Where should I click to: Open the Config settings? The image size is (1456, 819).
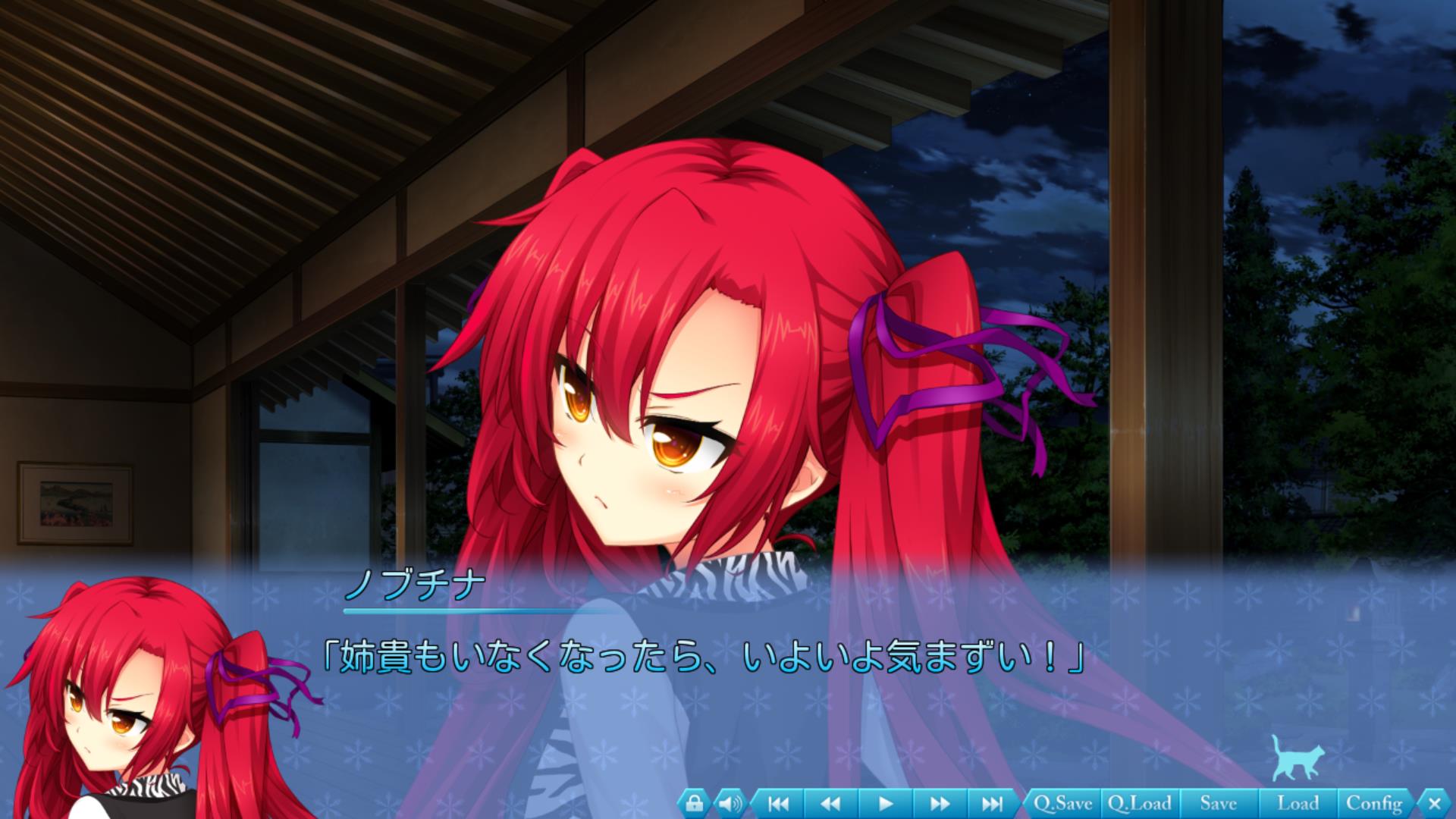tap(1374, 802)
